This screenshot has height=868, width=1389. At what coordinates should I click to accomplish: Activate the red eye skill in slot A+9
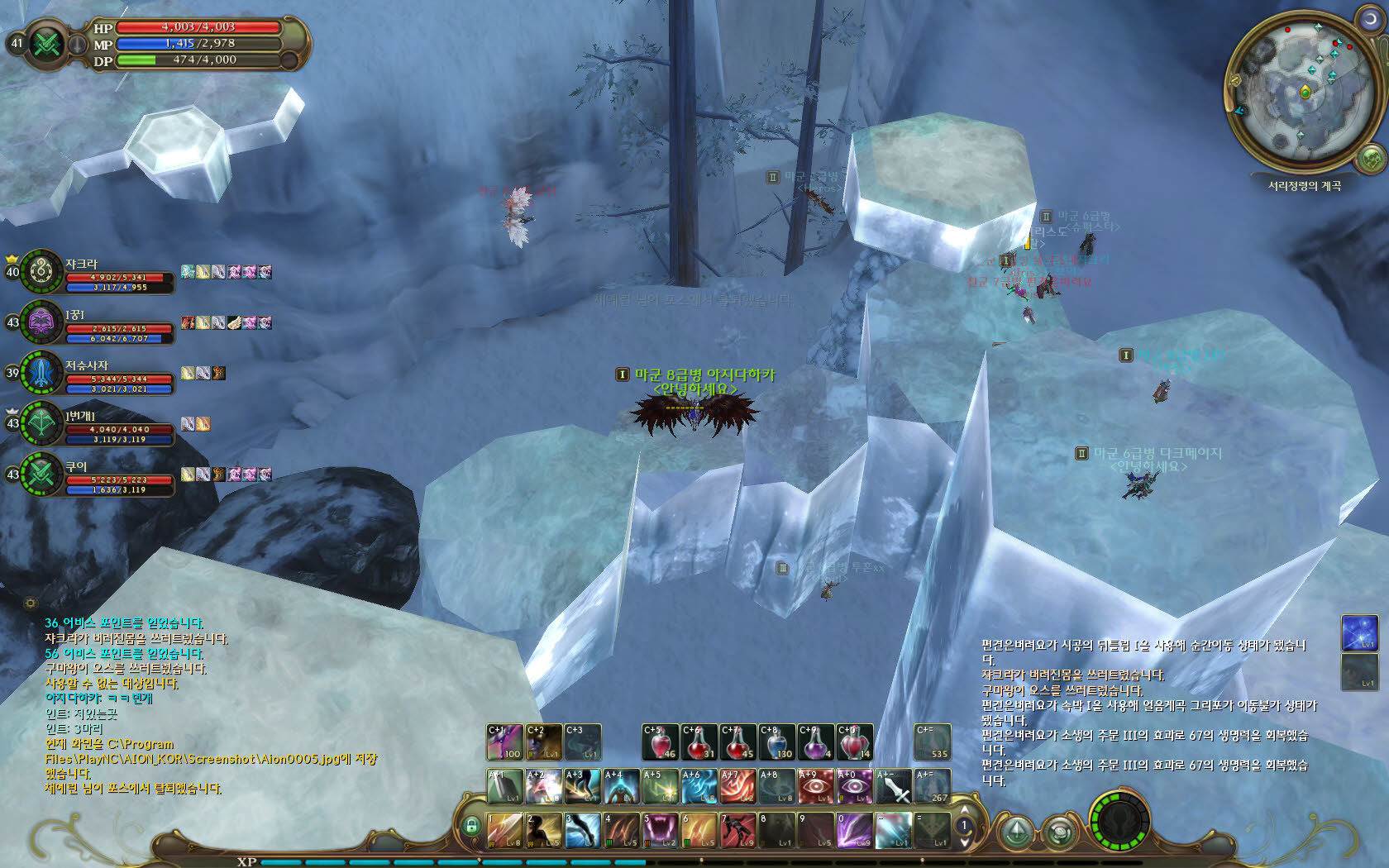815,787
